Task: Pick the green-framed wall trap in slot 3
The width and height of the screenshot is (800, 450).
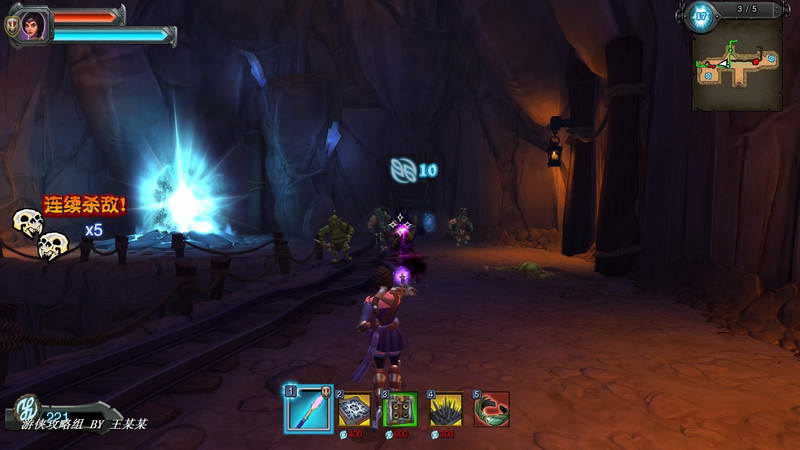Action: pyautogui.click(x=401, y=408)
